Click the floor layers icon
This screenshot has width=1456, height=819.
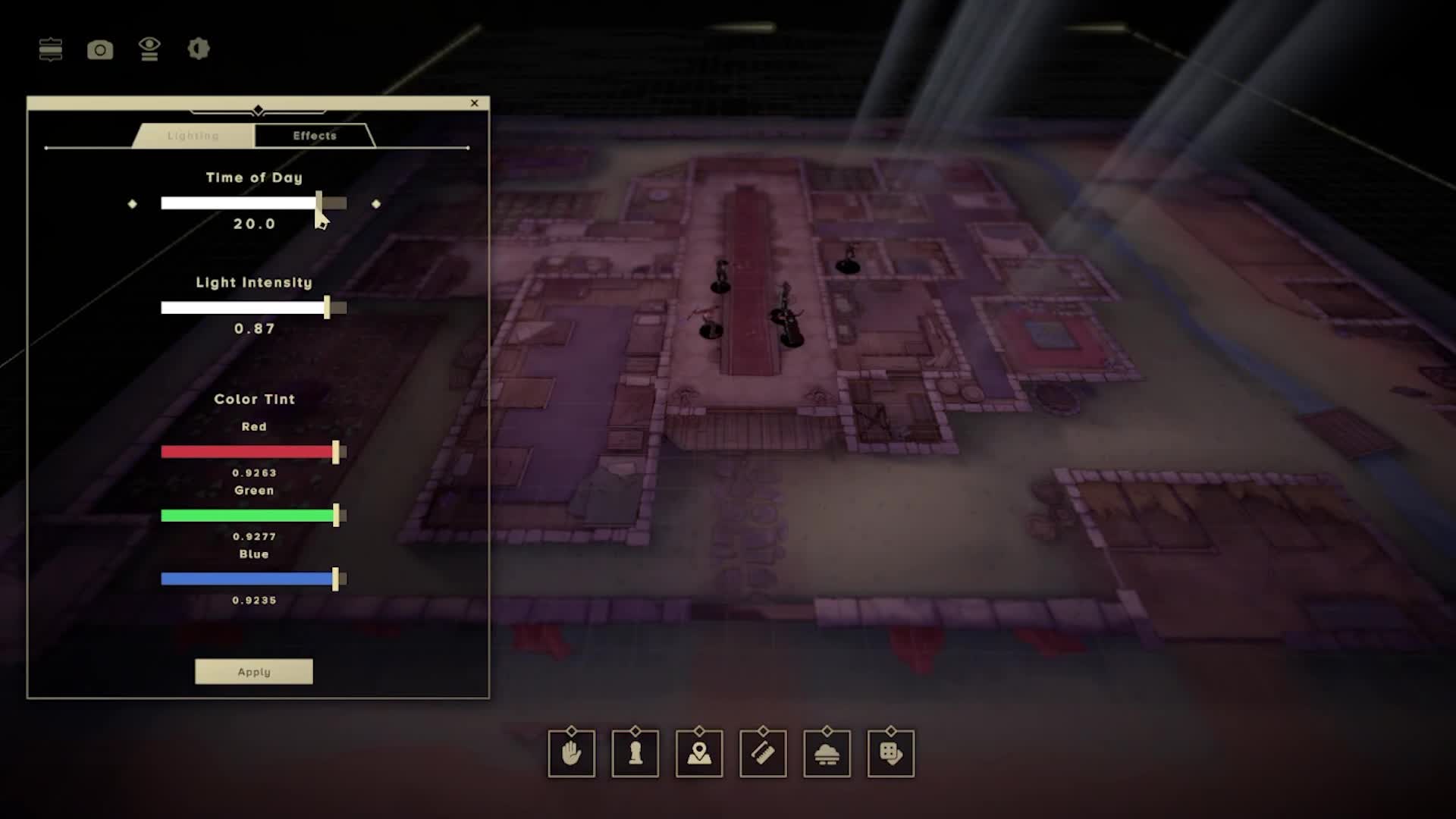(50, 50)
